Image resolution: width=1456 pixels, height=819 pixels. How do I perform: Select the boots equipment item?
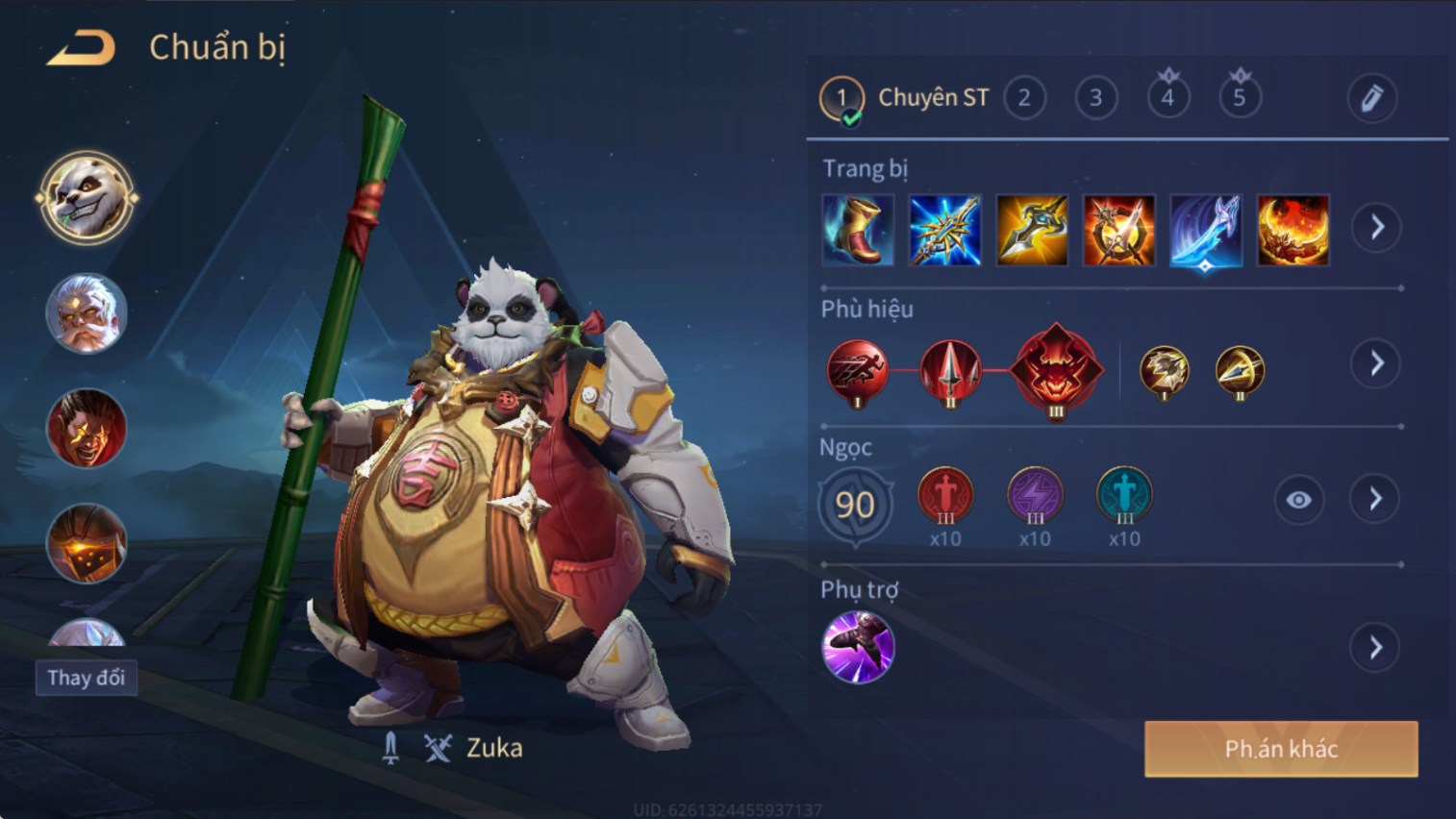[858, 230]
